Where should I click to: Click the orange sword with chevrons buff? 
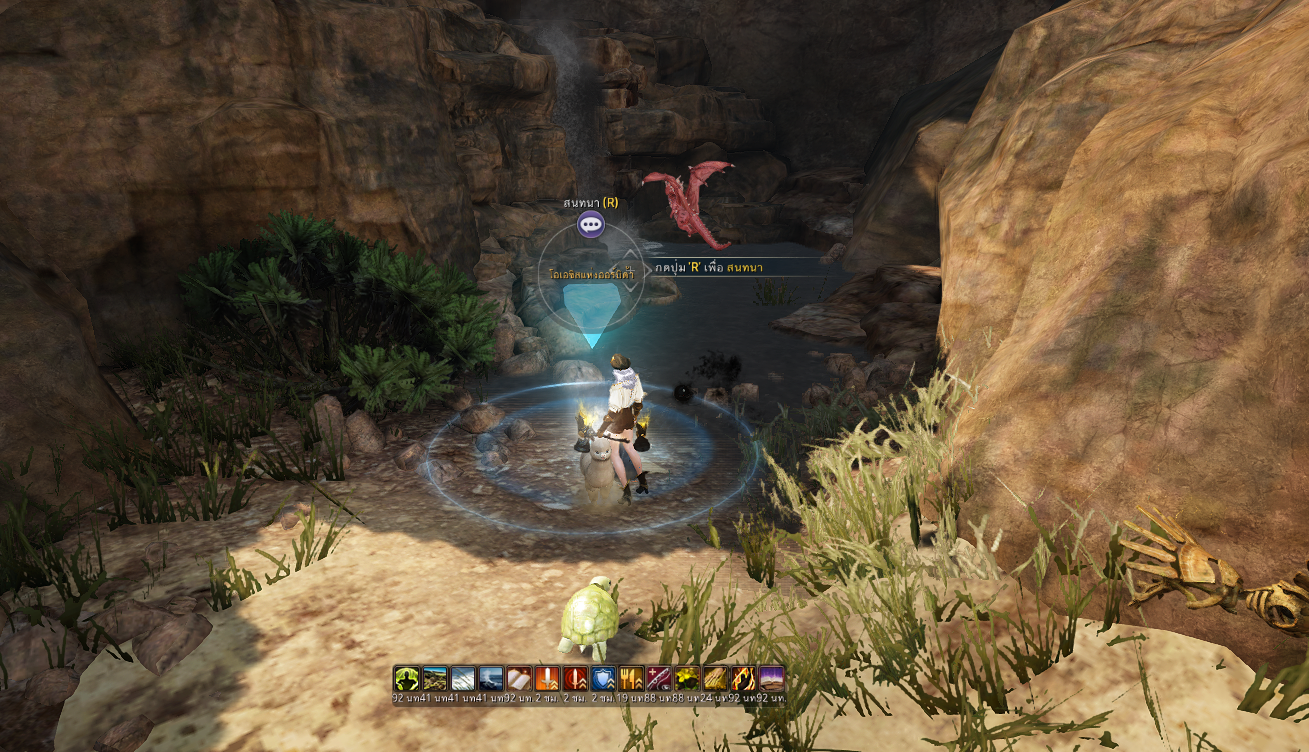click(x=546, y=678)
